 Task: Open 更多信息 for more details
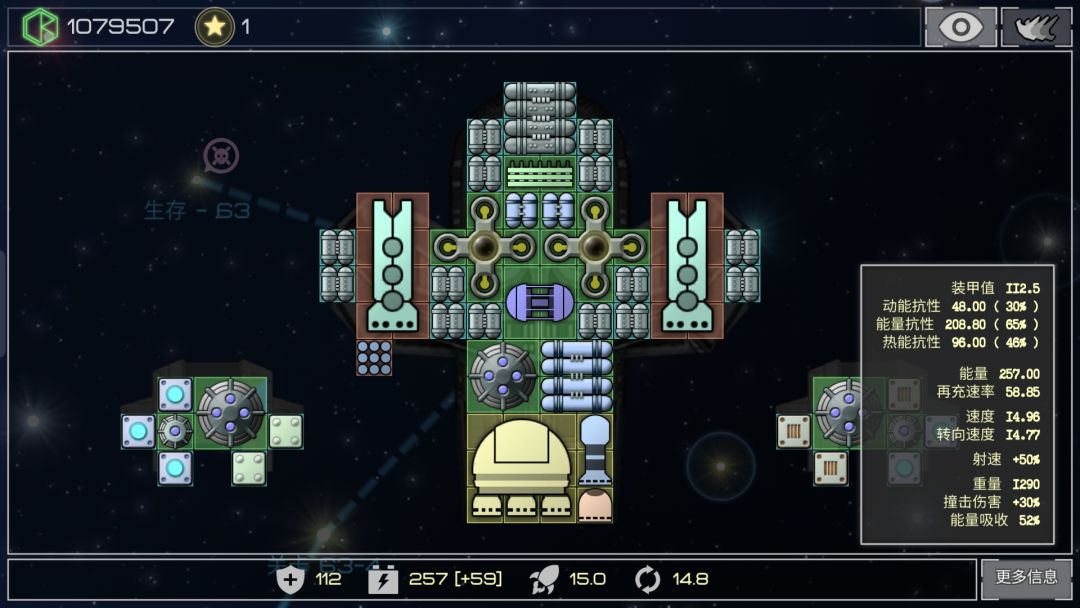pyautogui.click(x=1026, y=578)
